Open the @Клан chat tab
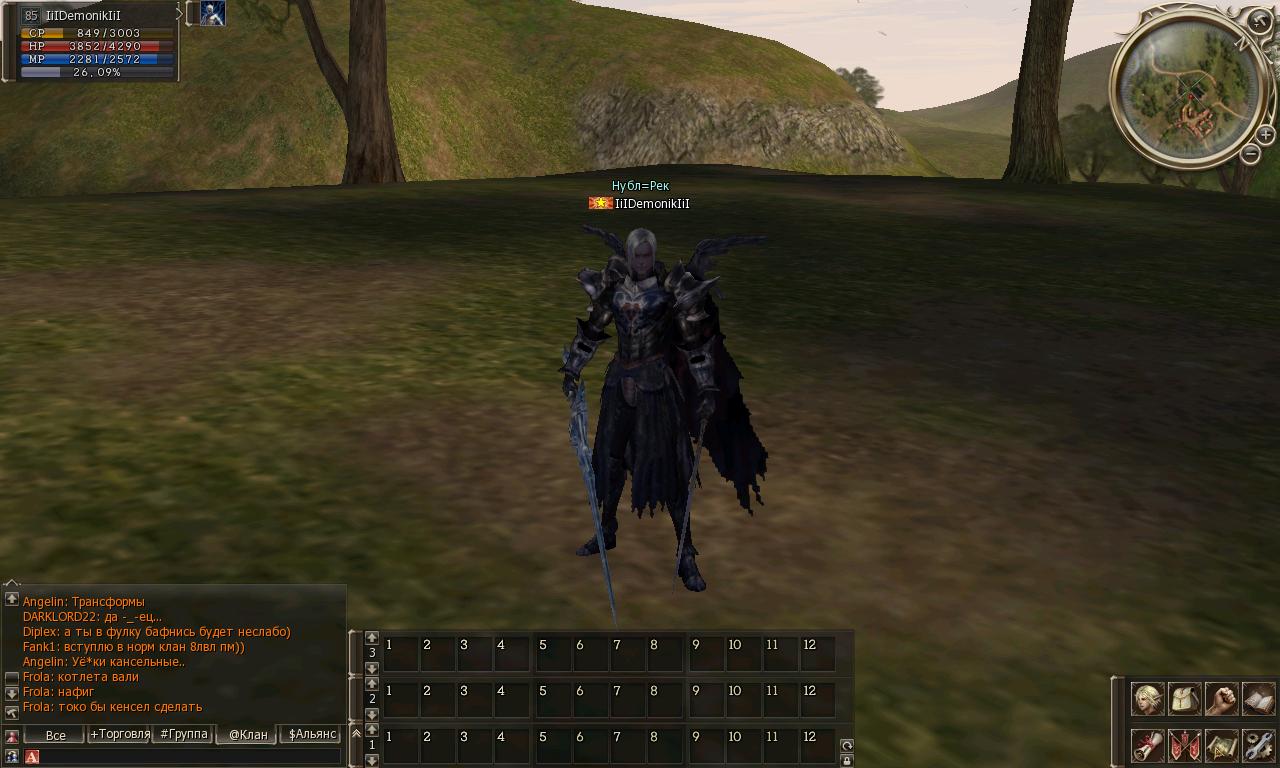This screenshot has width=1280, height=768. (248, 735)
